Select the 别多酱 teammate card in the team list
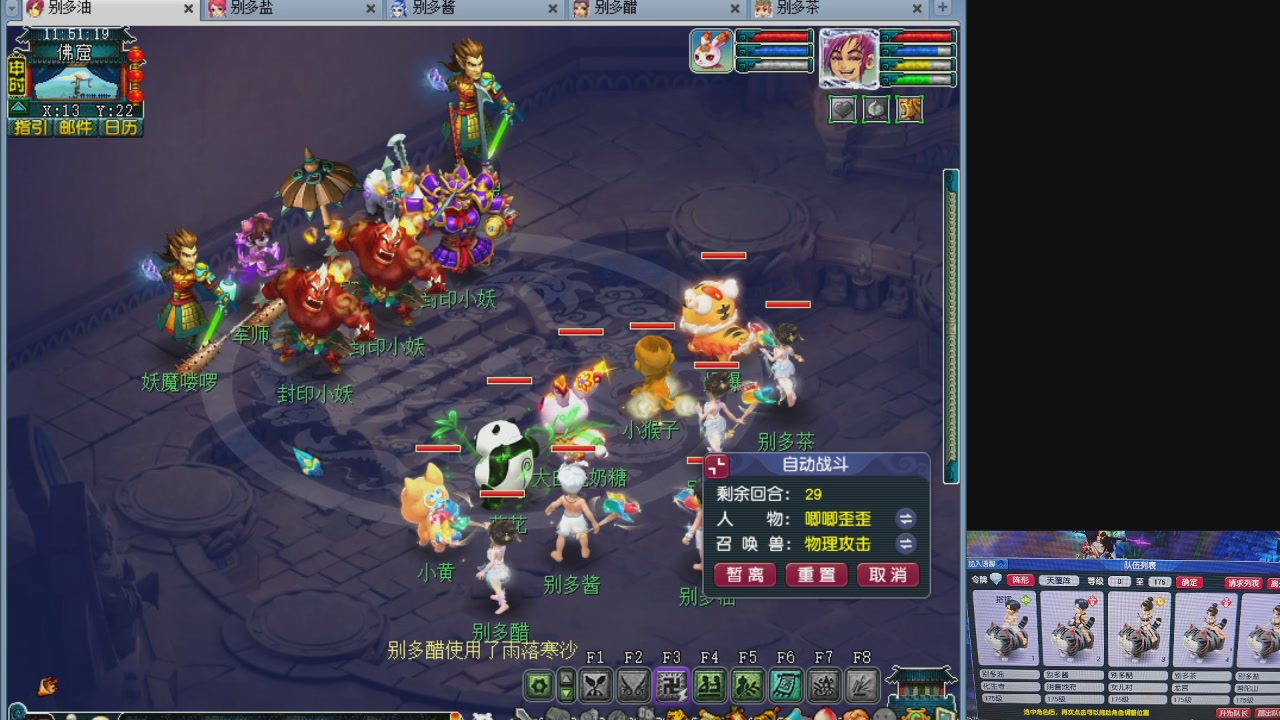 pos(1072,628)
